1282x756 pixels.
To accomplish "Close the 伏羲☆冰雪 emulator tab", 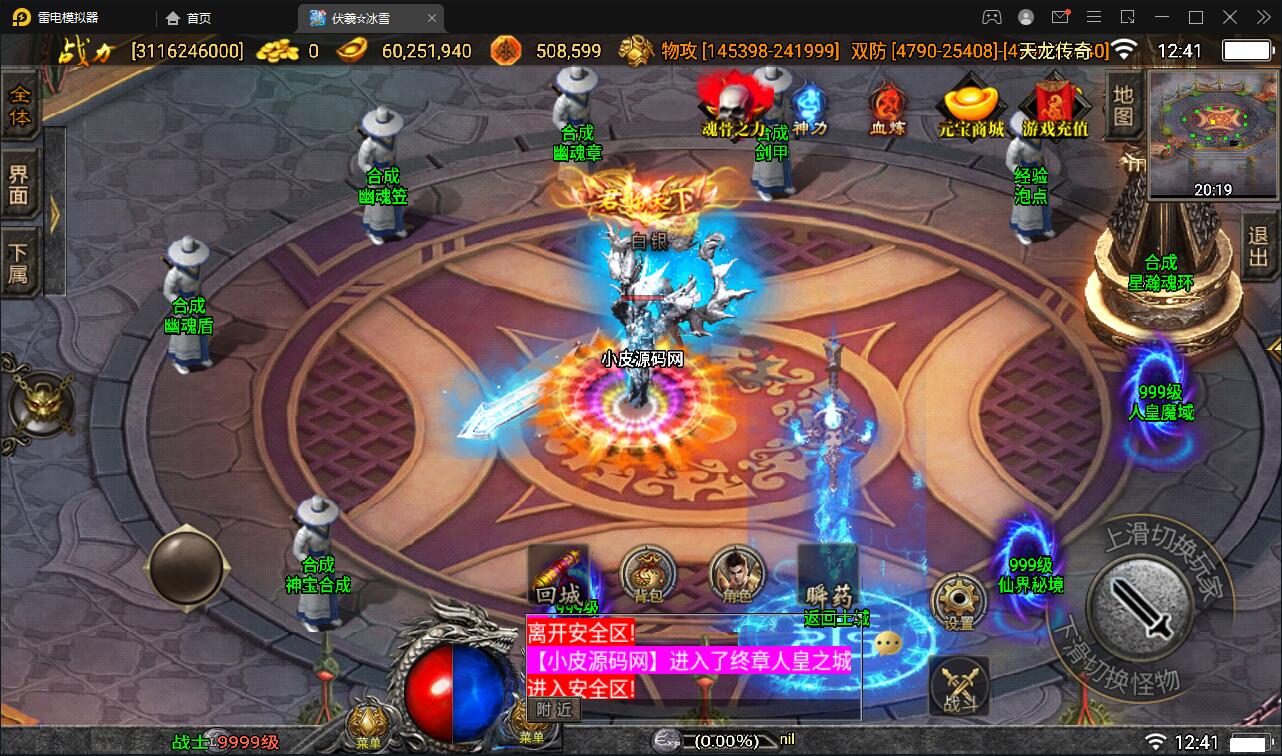I will click(432, 18).
